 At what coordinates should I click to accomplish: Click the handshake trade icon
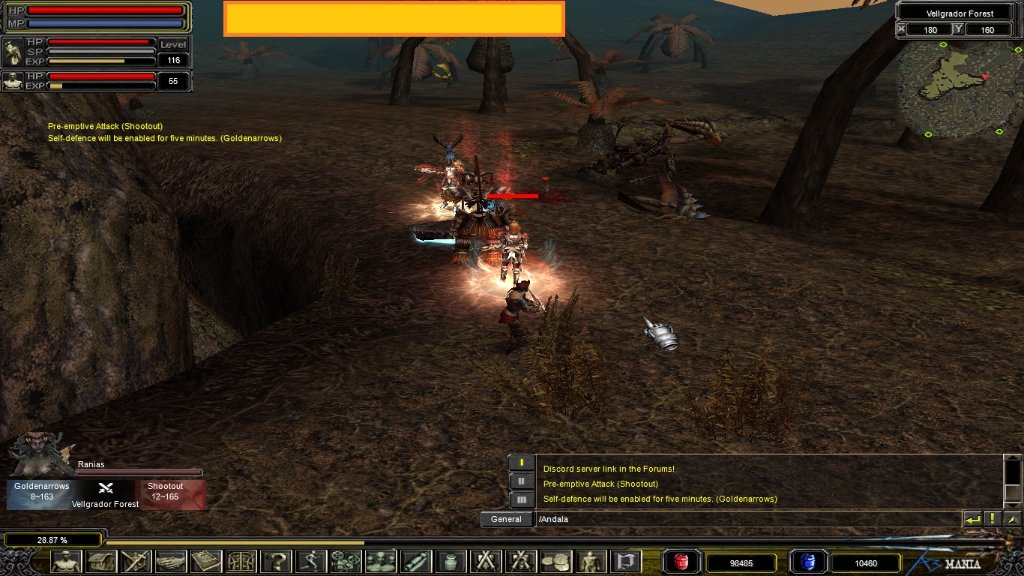(172, 562)
